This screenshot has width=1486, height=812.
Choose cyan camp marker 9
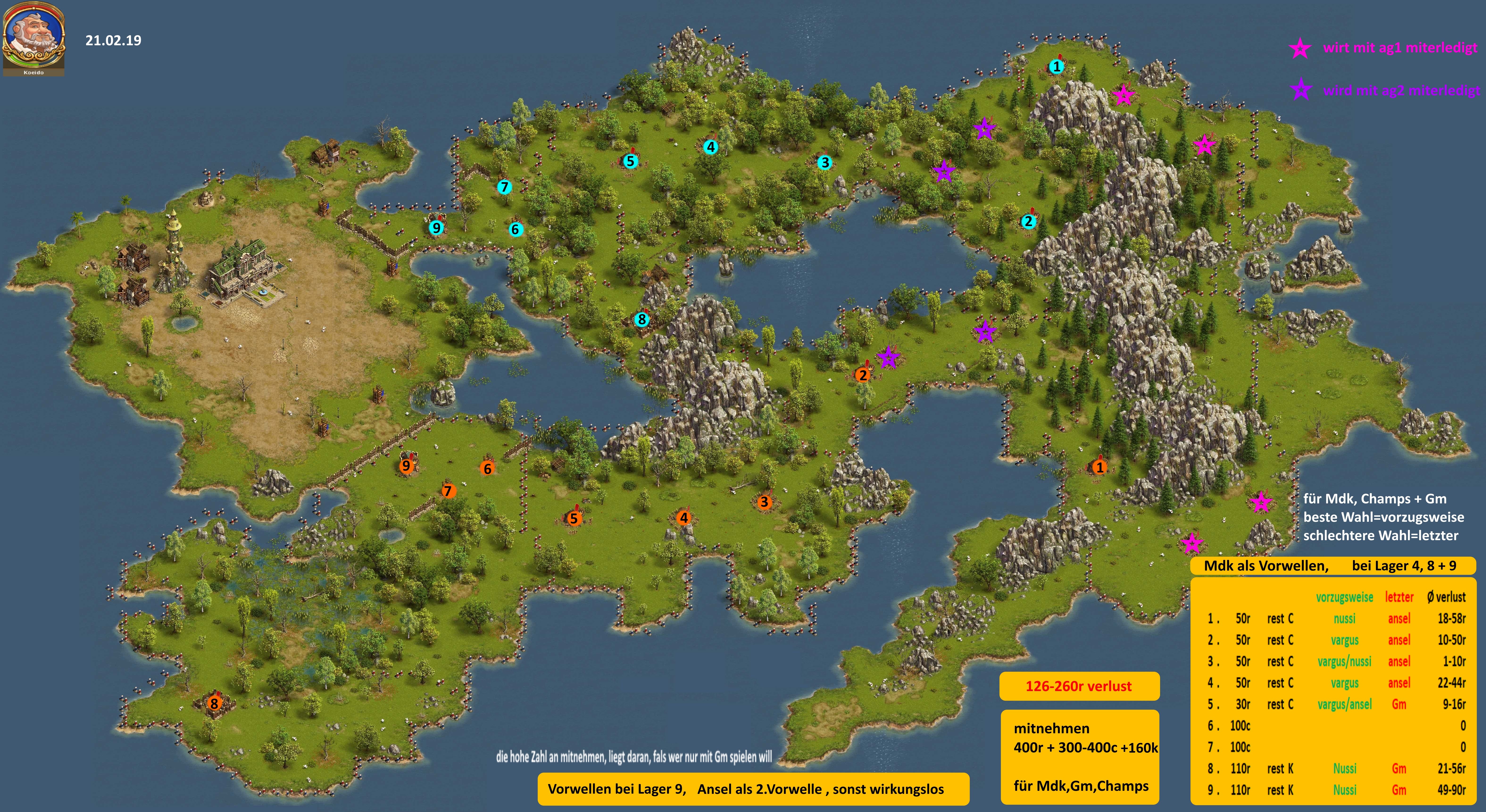point(436,228)
